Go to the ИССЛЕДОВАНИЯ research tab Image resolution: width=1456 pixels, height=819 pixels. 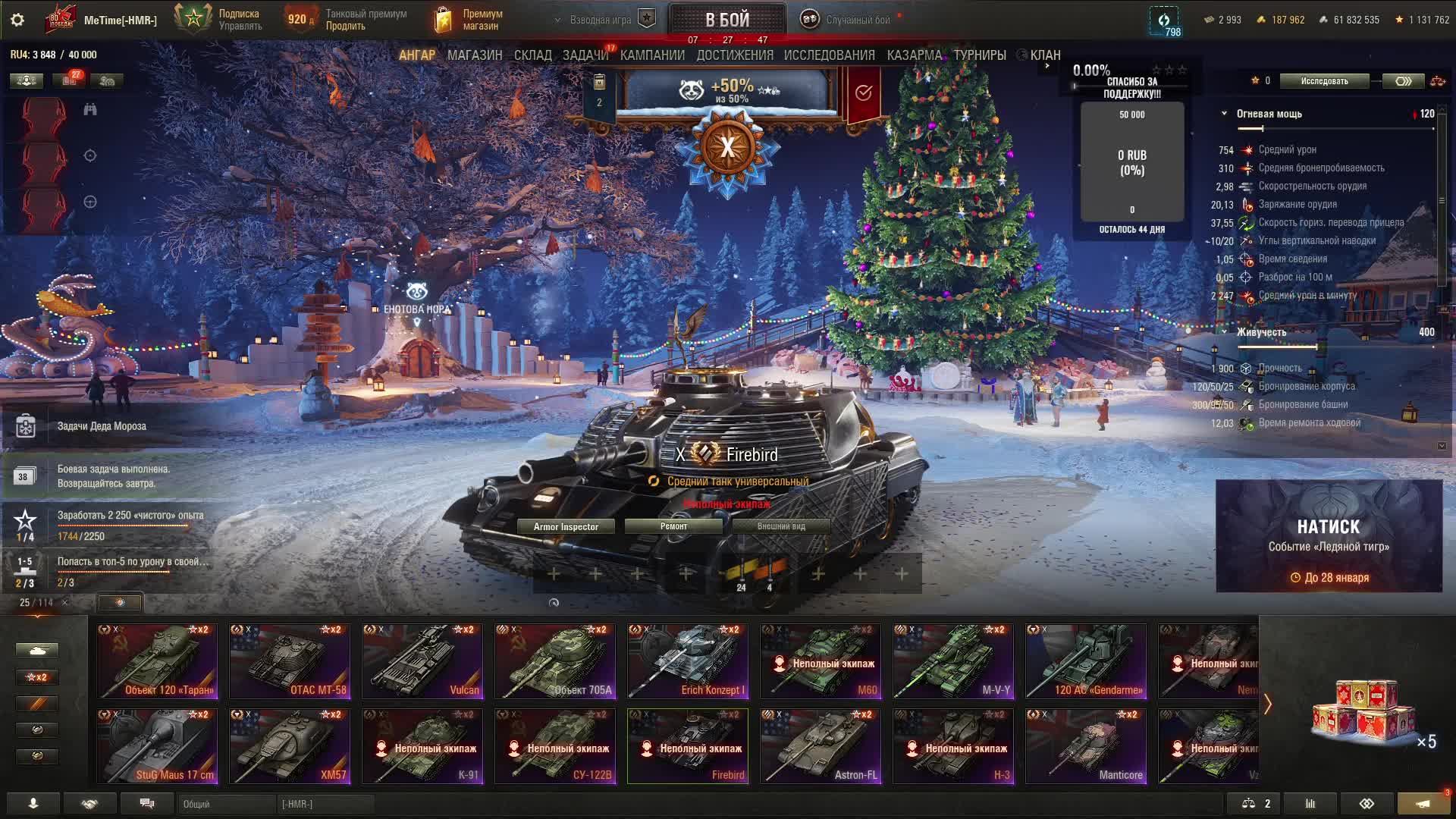tap(829, 55)
